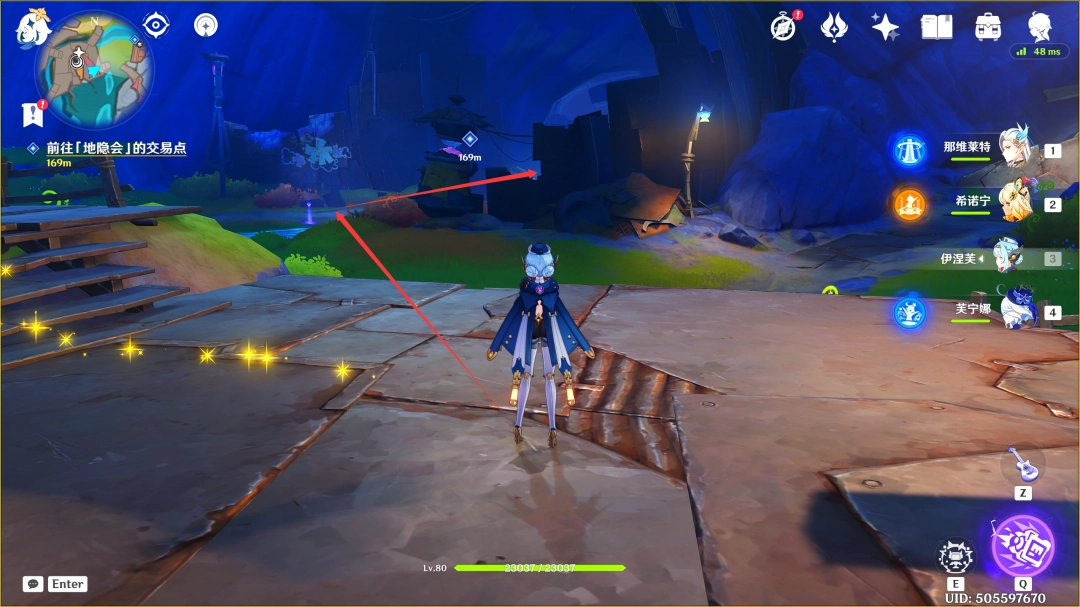The height and width of the screenshot is (607, 1080).
Task: Open the wish four-pointed star icon
Action: 885,27
